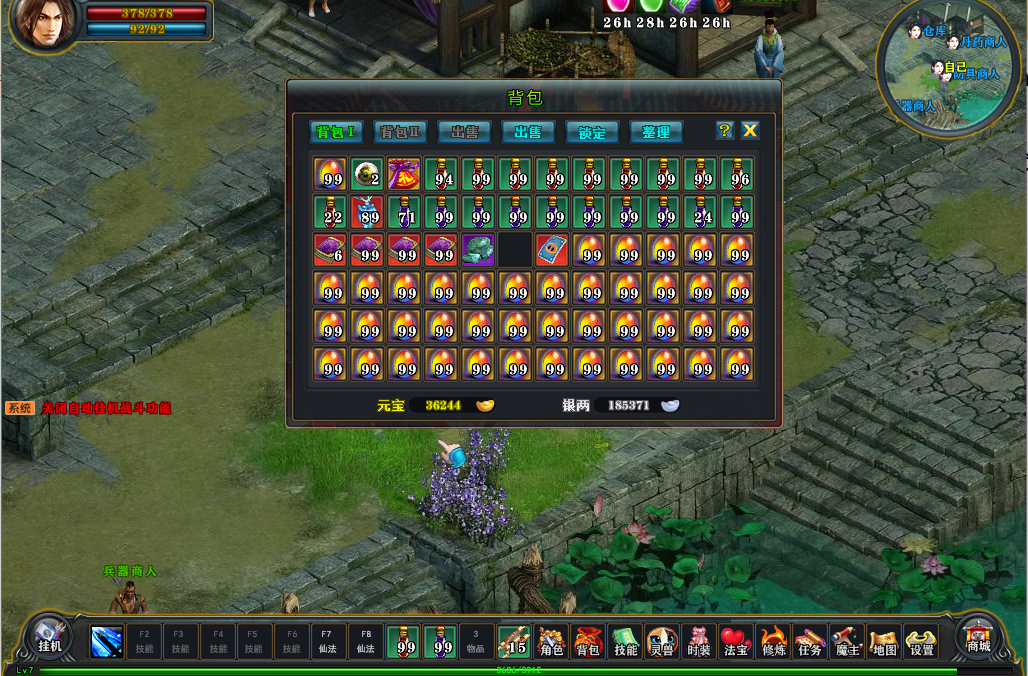Viewport: 1028px width, 676px height.
Task: Select the eyeball item in the bag
Action: click(x=367, y=174)
